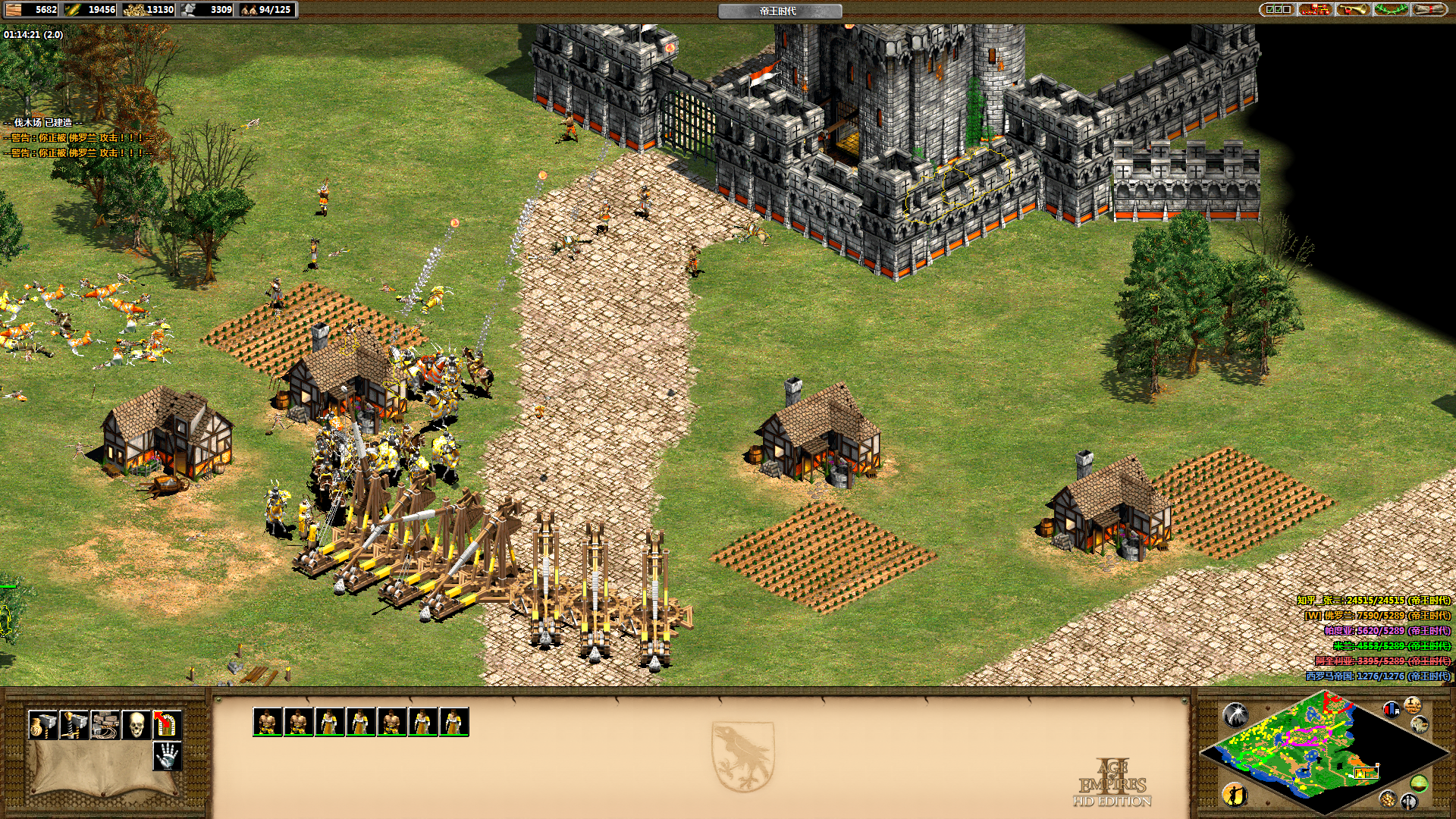The height and width of the screenshot is (819, 1456).
Task: Select the next idle villager button
Action: click(1235, 793)
